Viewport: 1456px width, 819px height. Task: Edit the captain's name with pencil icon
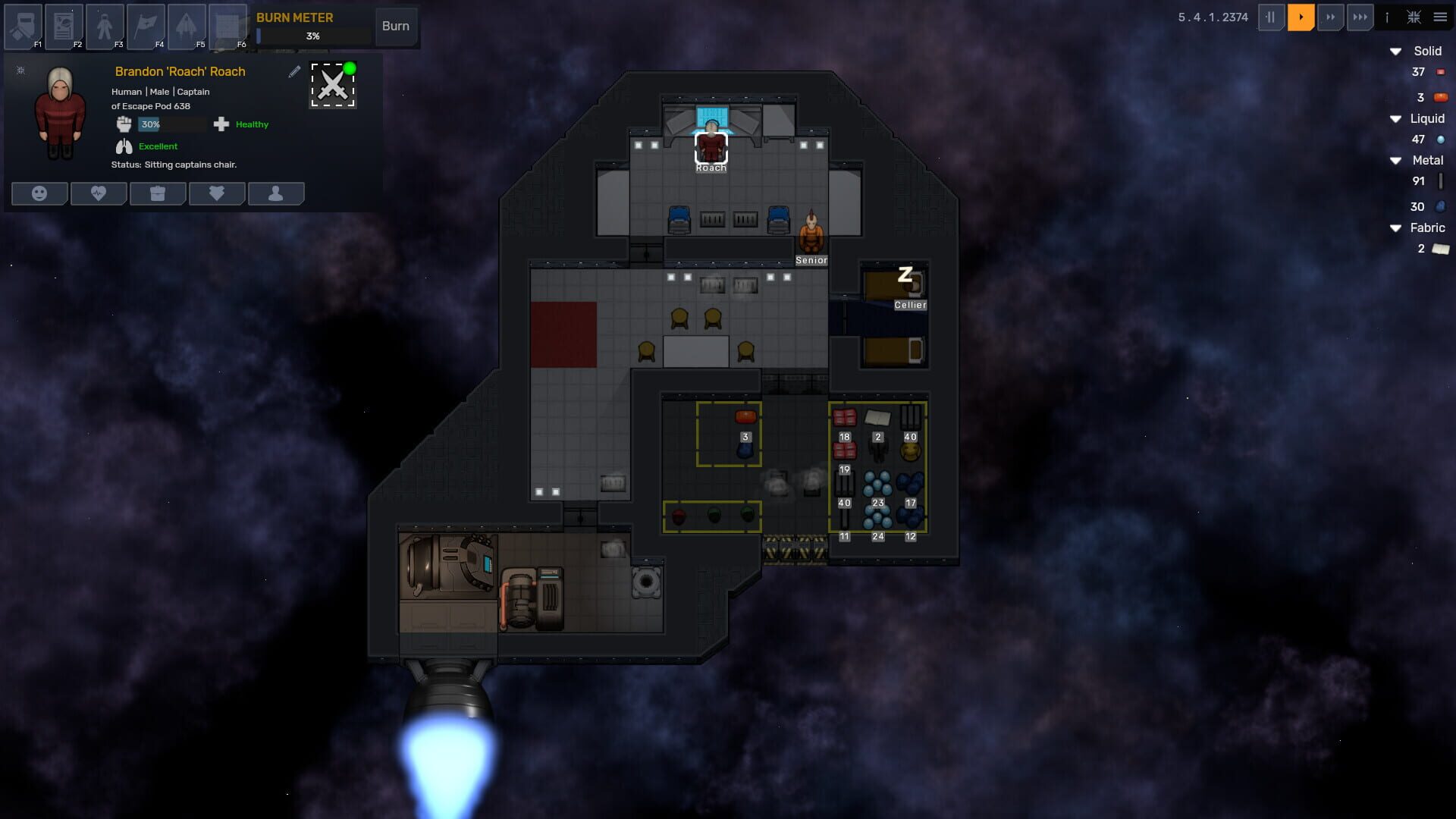(294, 71)
